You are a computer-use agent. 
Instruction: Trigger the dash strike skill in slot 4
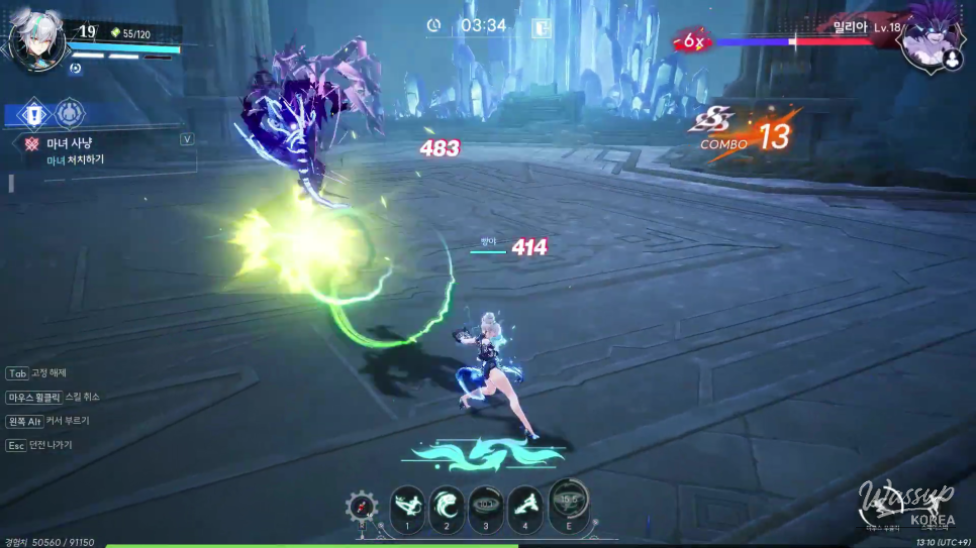526,504
